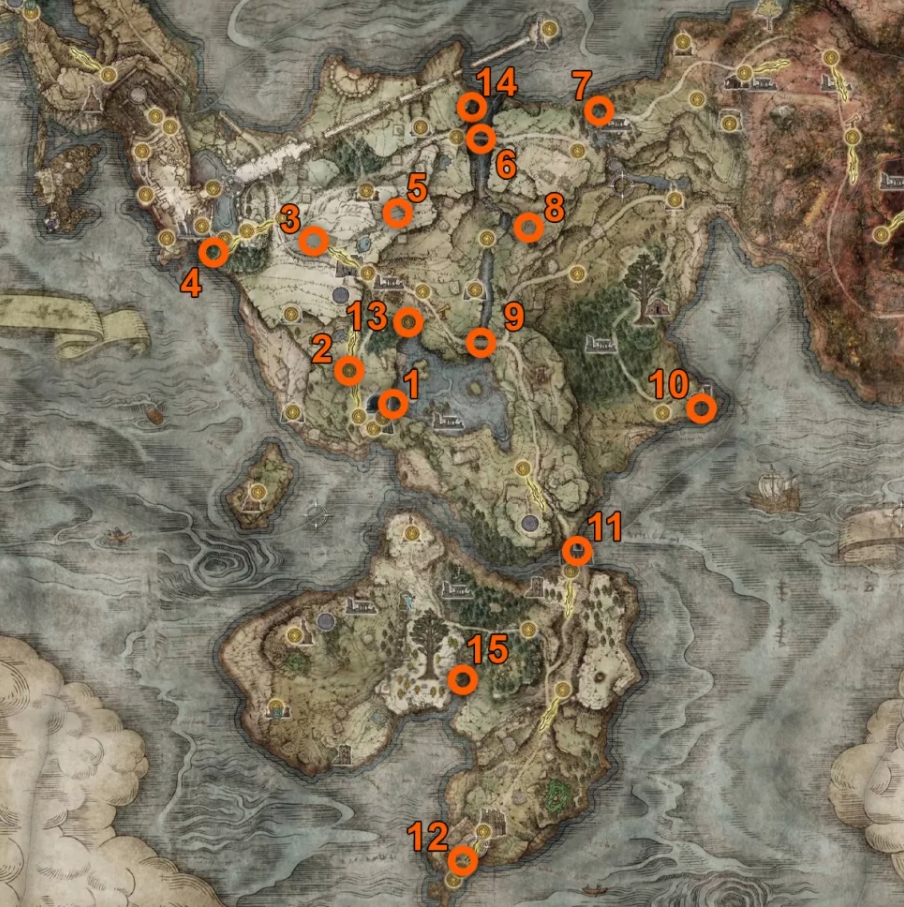
Task: Click the orange circle marker labeled 2
Action: [x=349, y=371]
